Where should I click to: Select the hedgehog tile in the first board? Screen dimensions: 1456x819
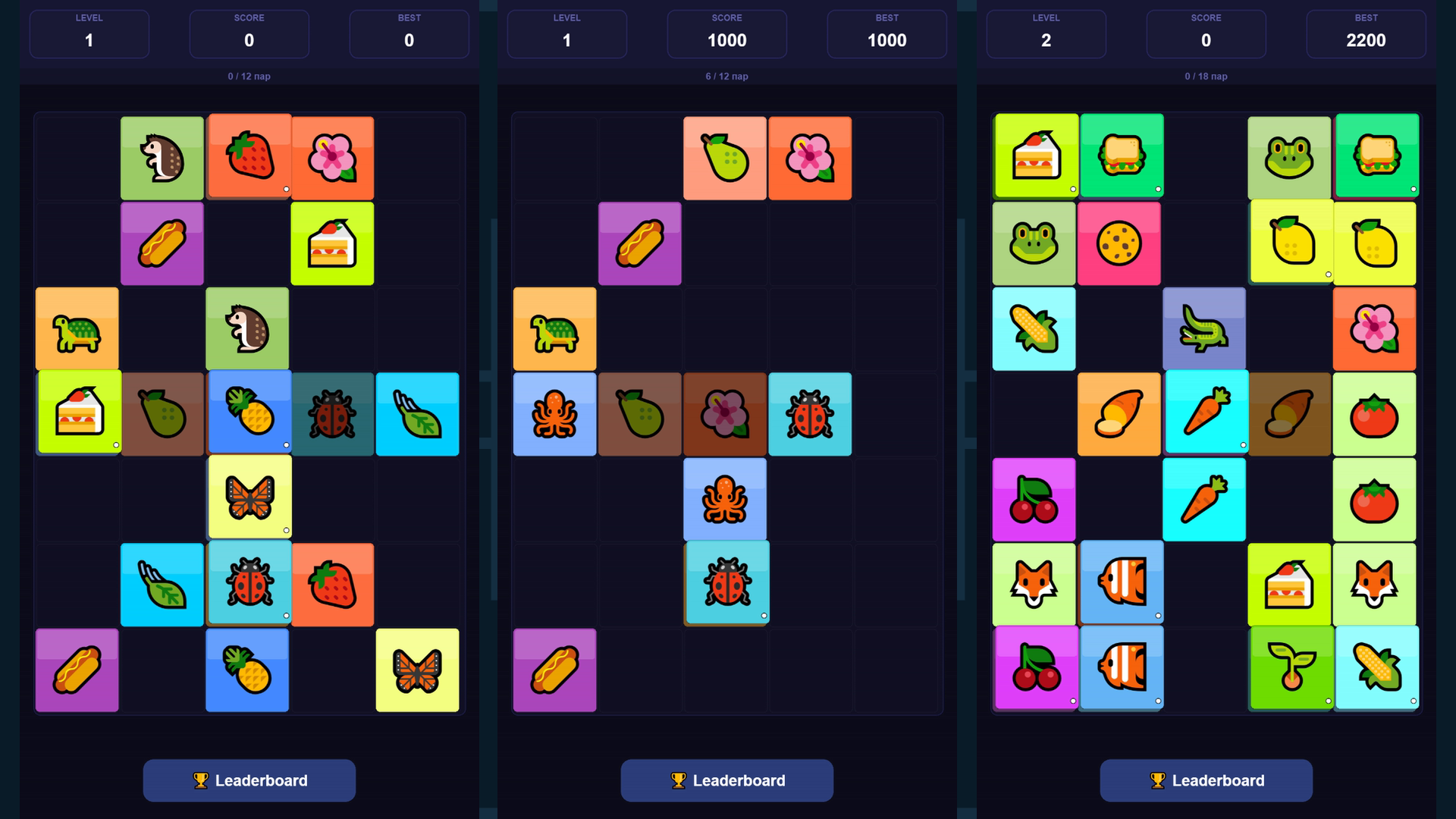coord(162,158)
